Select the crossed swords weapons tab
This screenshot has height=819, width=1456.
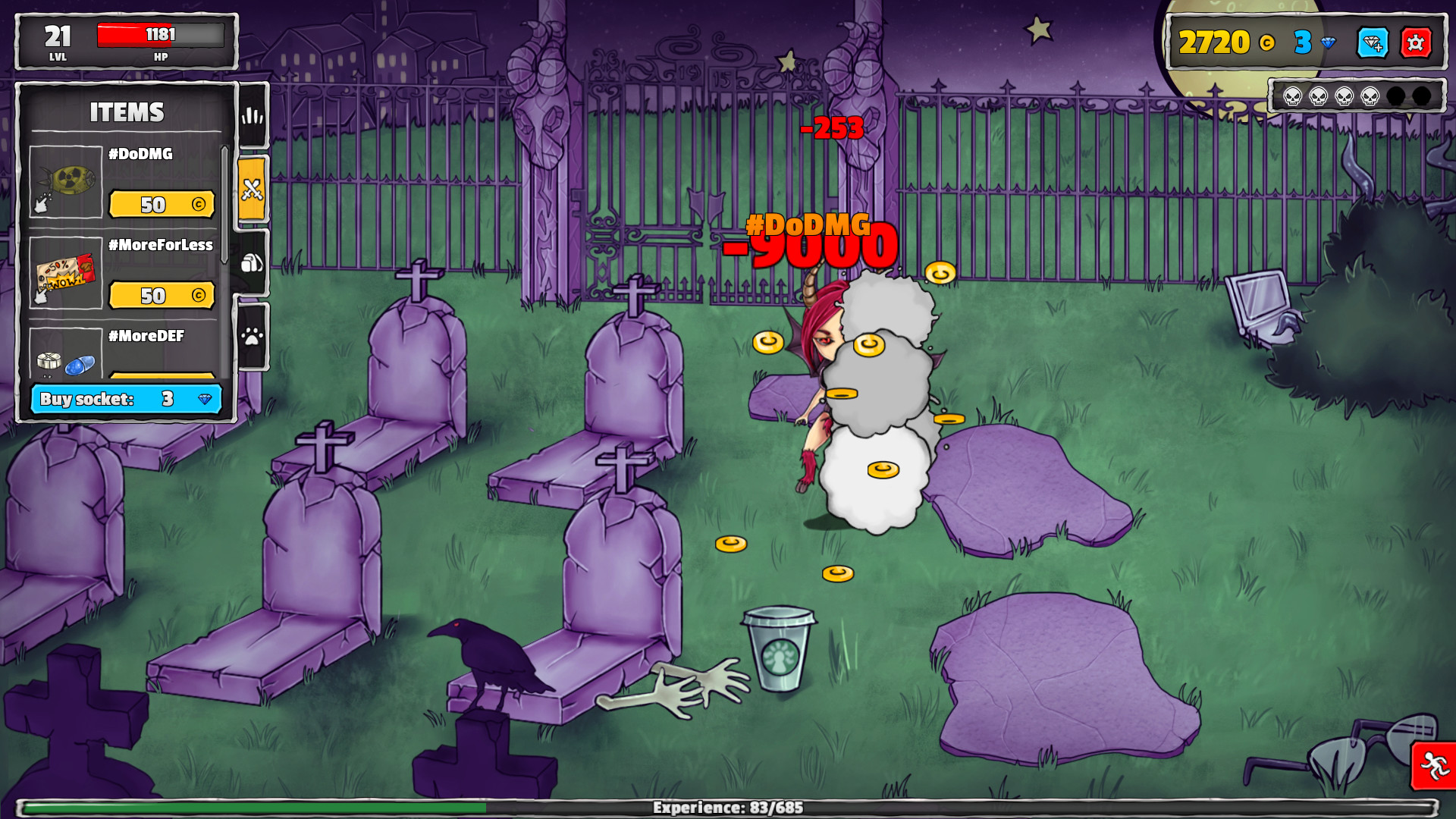pyautogui.click(x=253, y=190)
